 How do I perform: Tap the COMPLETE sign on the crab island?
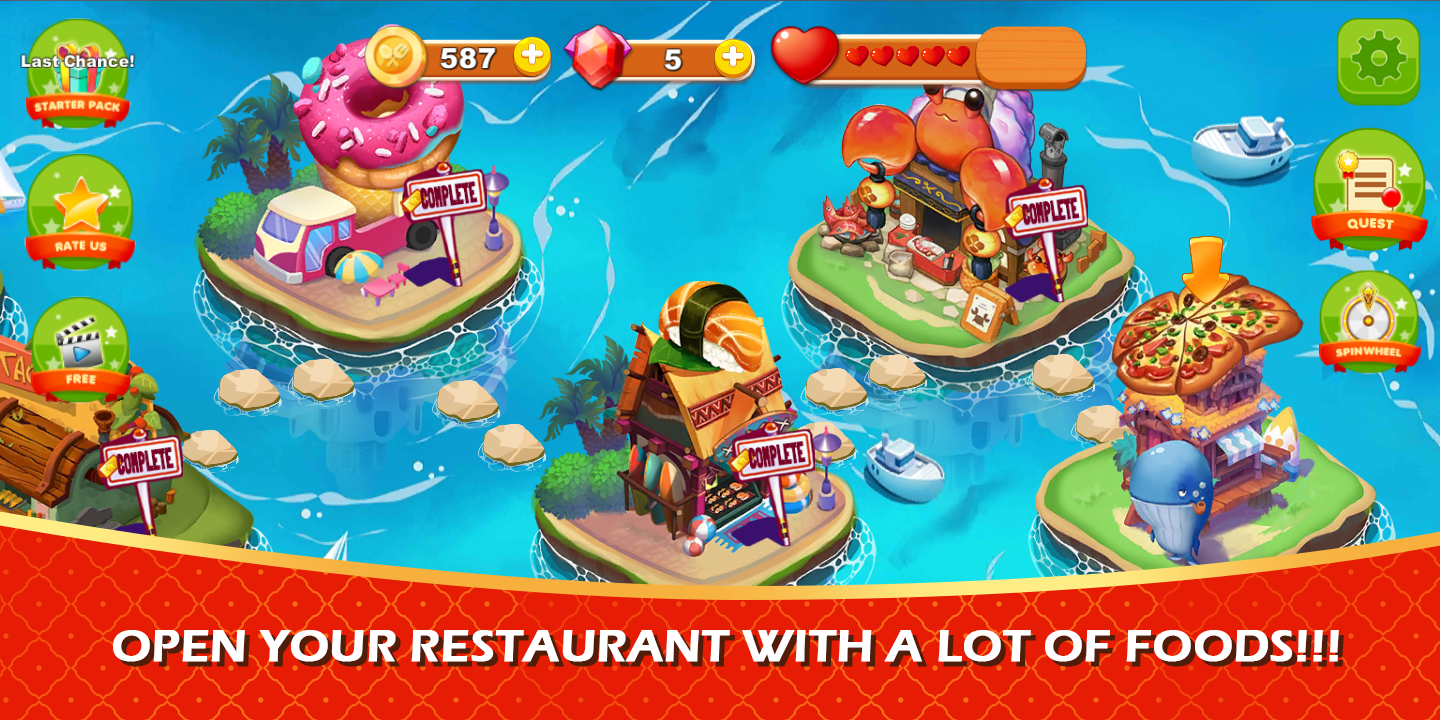click(x=1047, y=211)
